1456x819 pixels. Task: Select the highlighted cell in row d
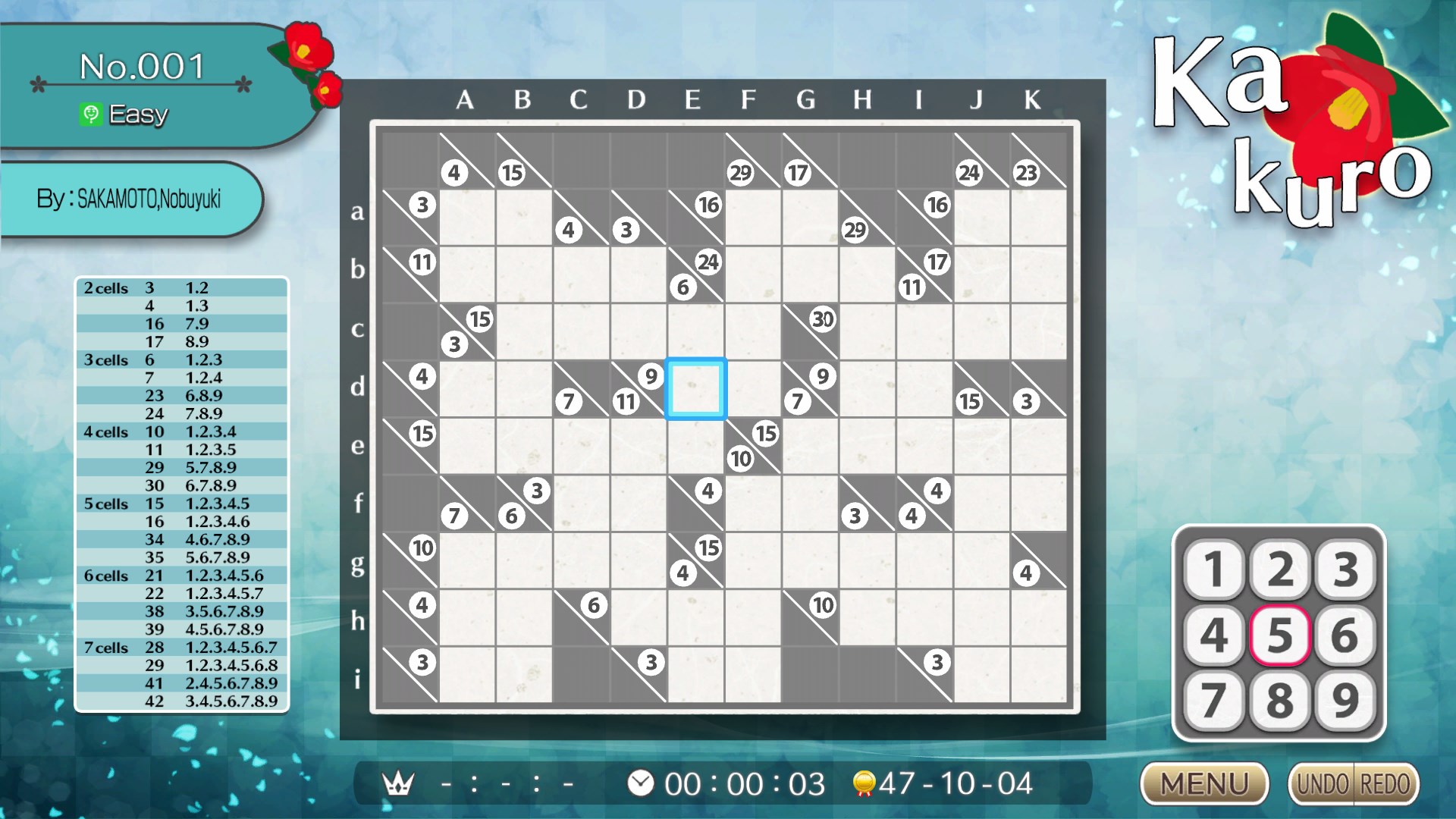pos(695,387)
